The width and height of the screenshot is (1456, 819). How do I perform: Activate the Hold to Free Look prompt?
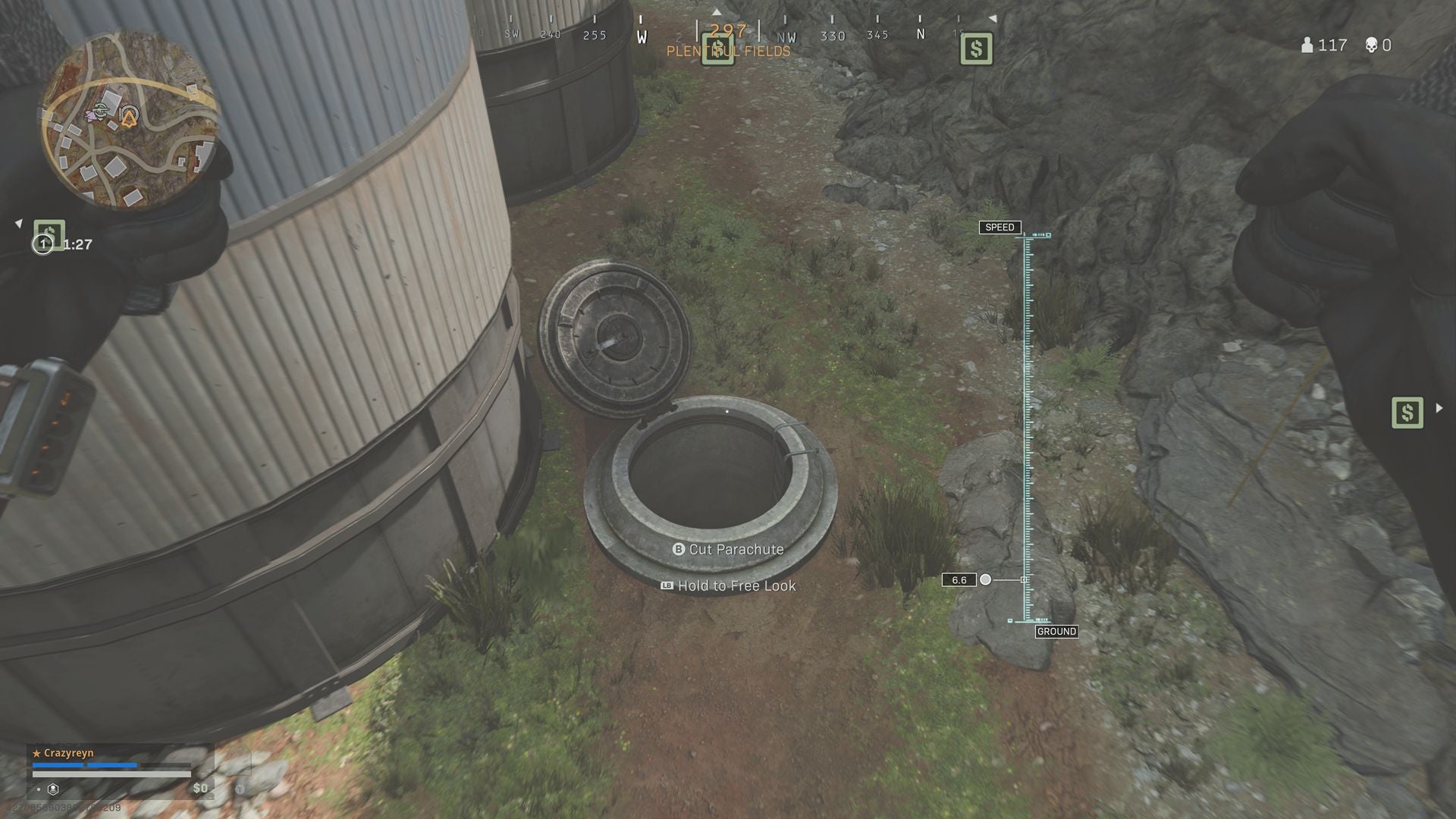pyautogui.click(x=728, y=585)
